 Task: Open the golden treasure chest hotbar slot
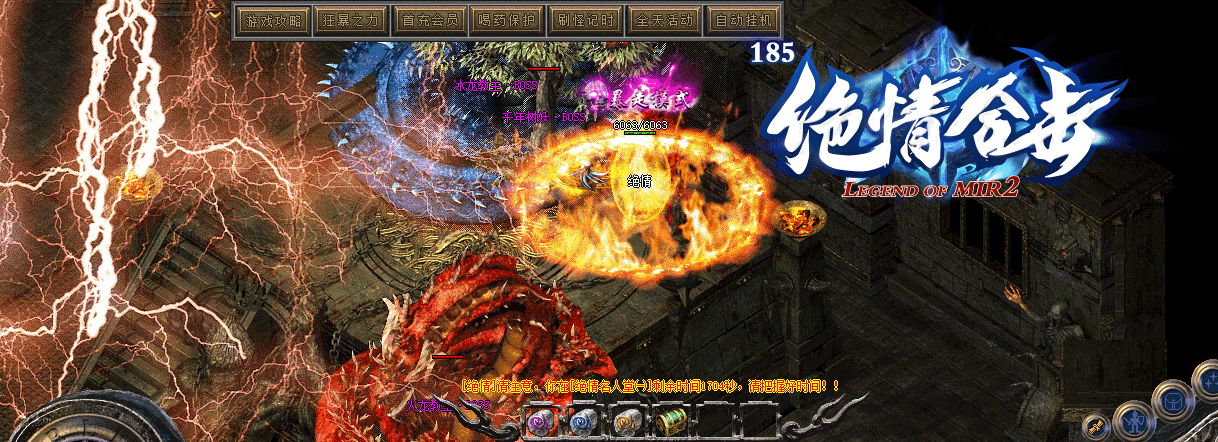click(x=670, y=422)
